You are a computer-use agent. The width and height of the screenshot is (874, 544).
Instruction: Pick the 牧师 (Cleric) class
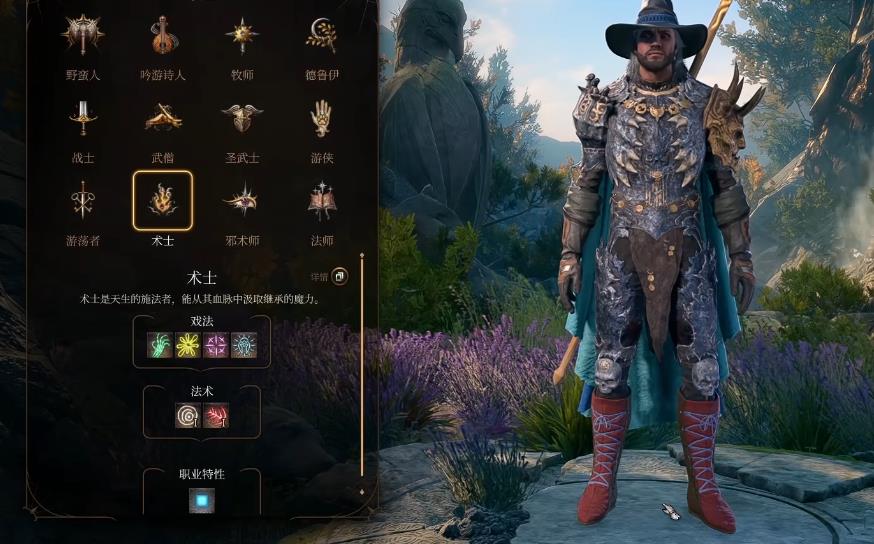click(x=242, y=36)
